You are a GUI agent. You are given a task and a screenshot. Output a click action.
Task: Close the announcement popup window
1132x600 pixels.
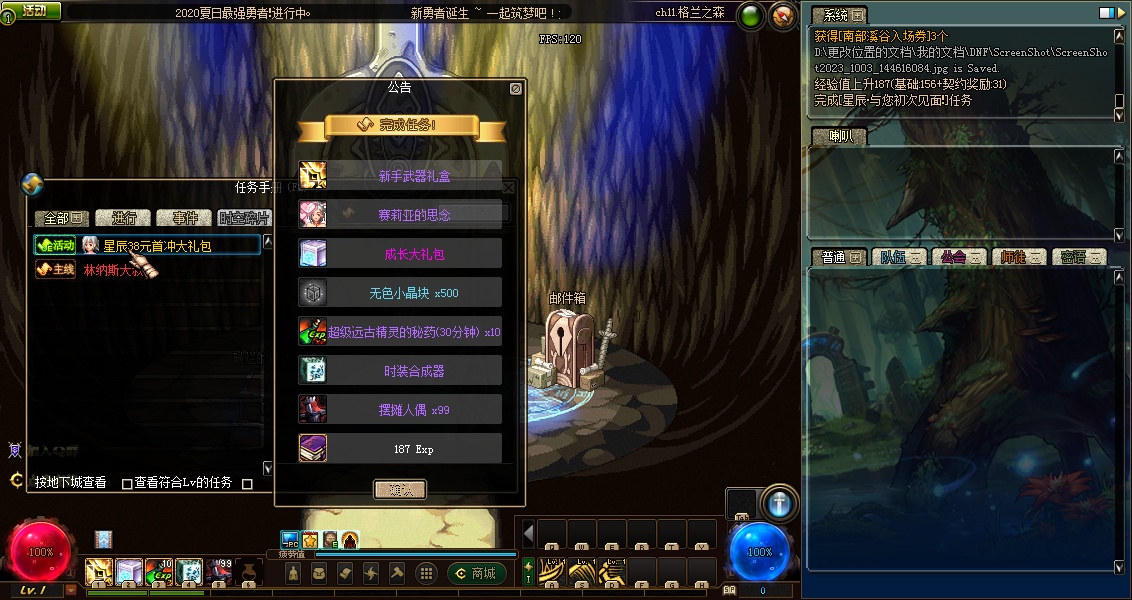pos(515,89)
